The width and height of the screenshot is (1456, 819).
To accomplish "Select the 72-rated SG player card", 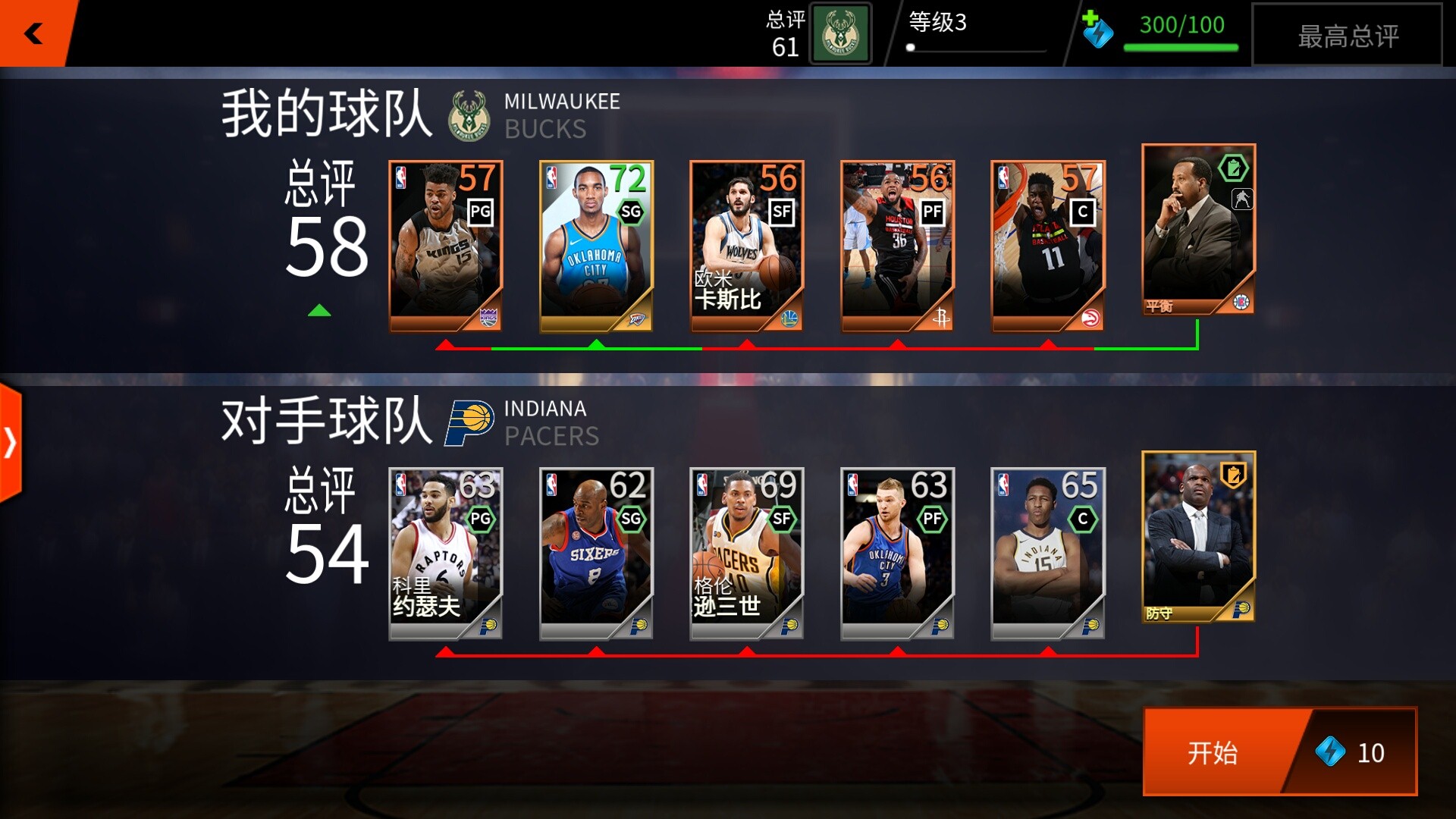I will 596,243.
